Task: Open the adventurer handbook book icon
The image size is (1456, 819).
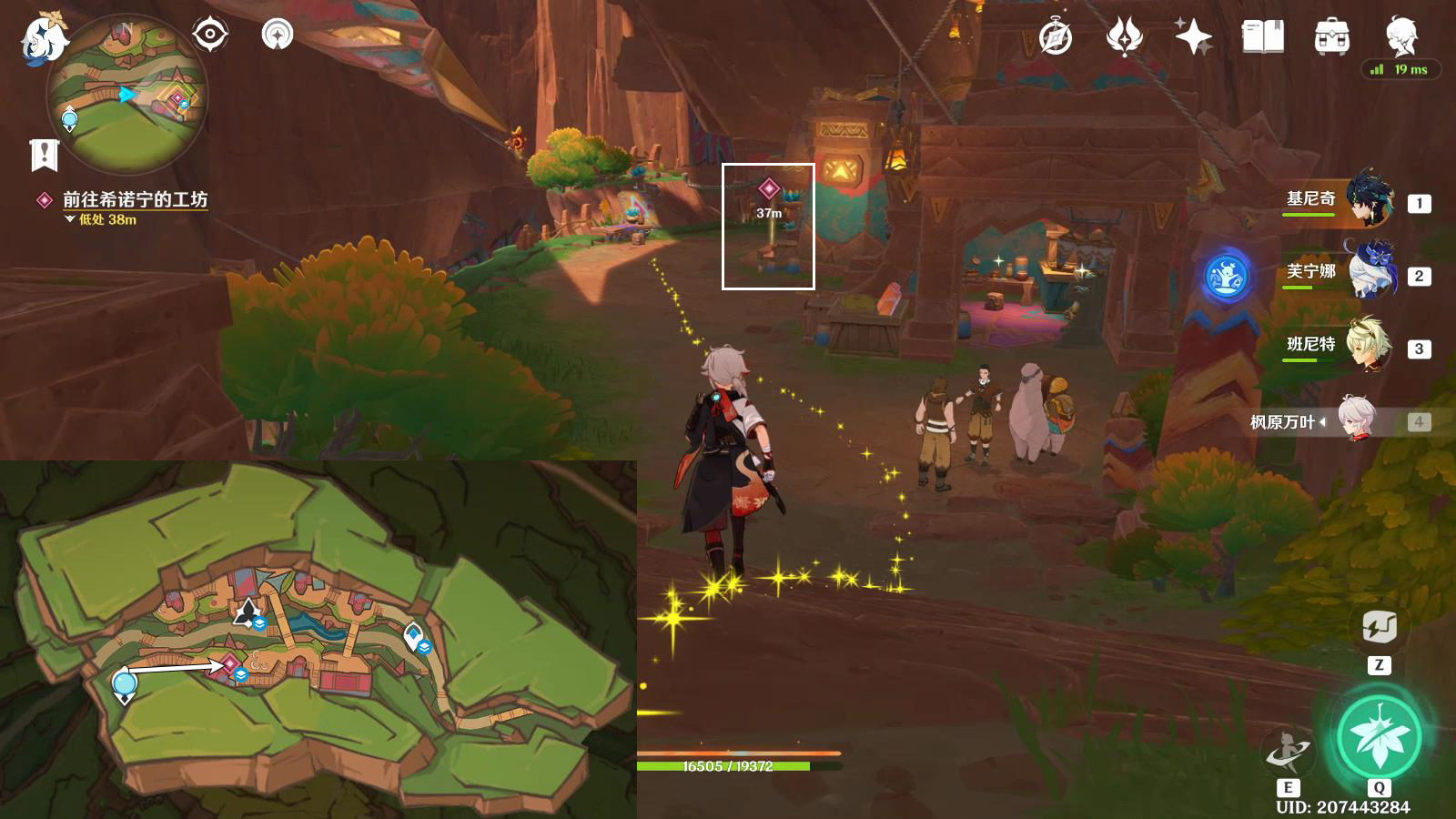Action: click(1262, 37)
